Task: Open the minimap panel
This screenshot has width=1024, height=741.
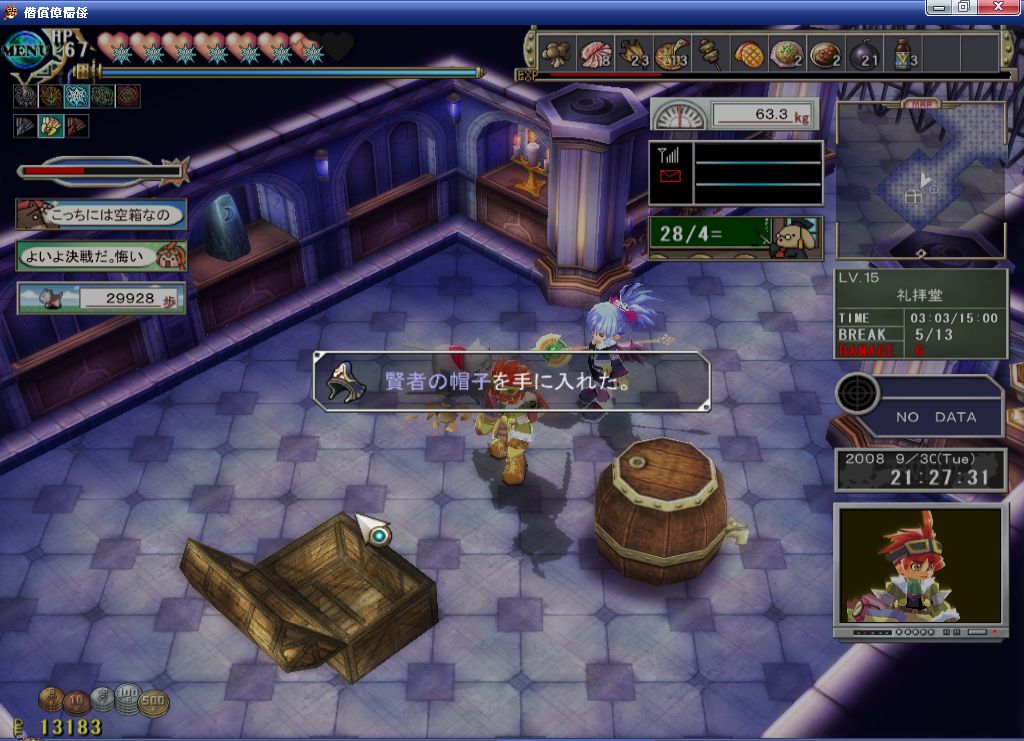Action: 920,180
